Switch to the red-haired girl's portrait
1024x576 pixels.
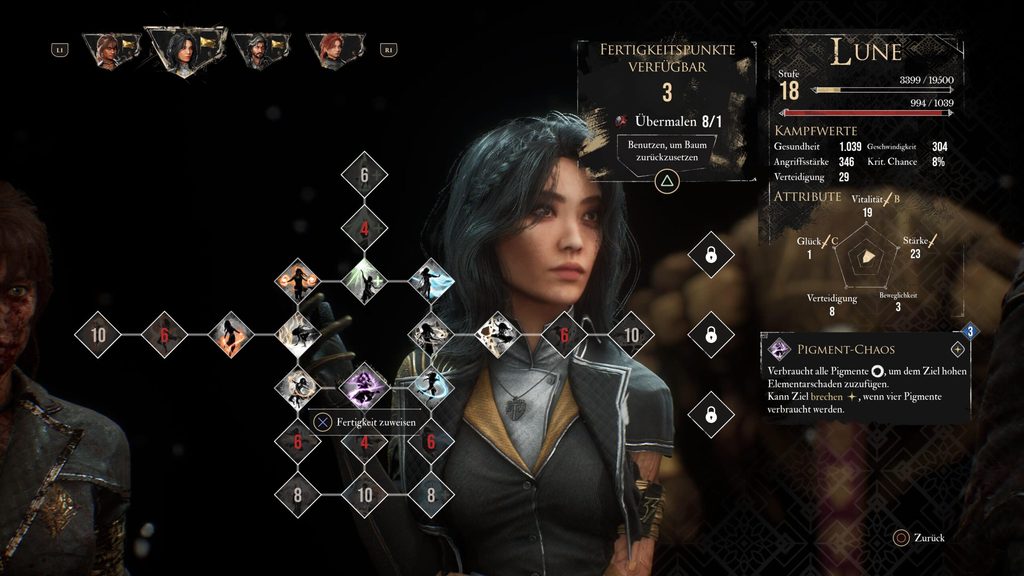click(x=331, y=50)
